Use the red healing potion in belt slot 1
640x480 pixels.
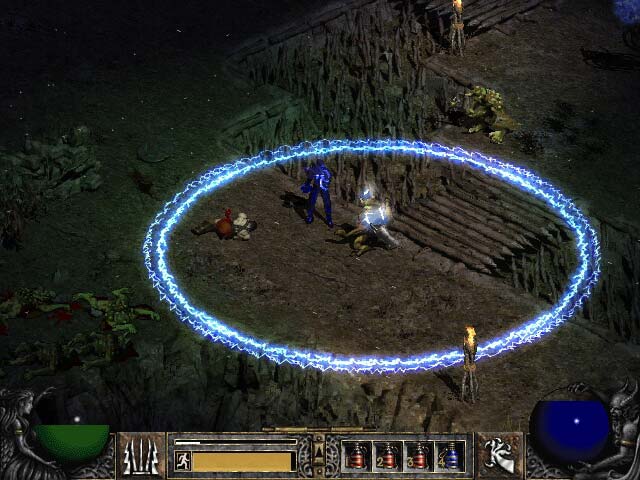pyautogui.click(x=357, y=456)
